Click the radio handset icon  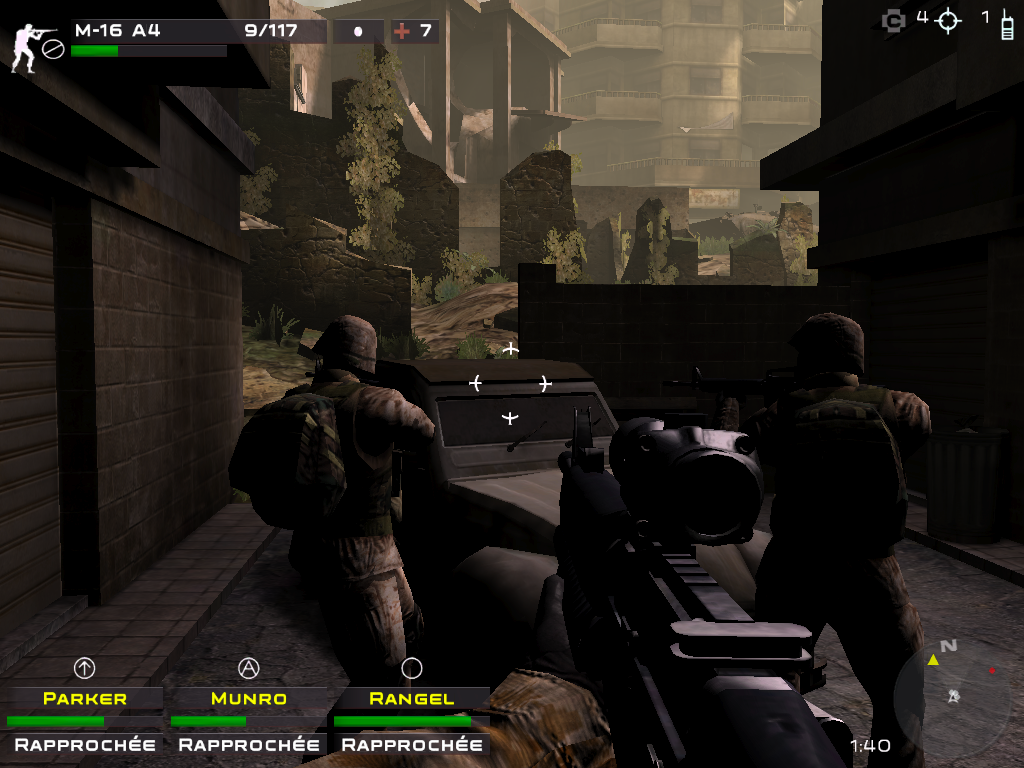pos(1007,24)
